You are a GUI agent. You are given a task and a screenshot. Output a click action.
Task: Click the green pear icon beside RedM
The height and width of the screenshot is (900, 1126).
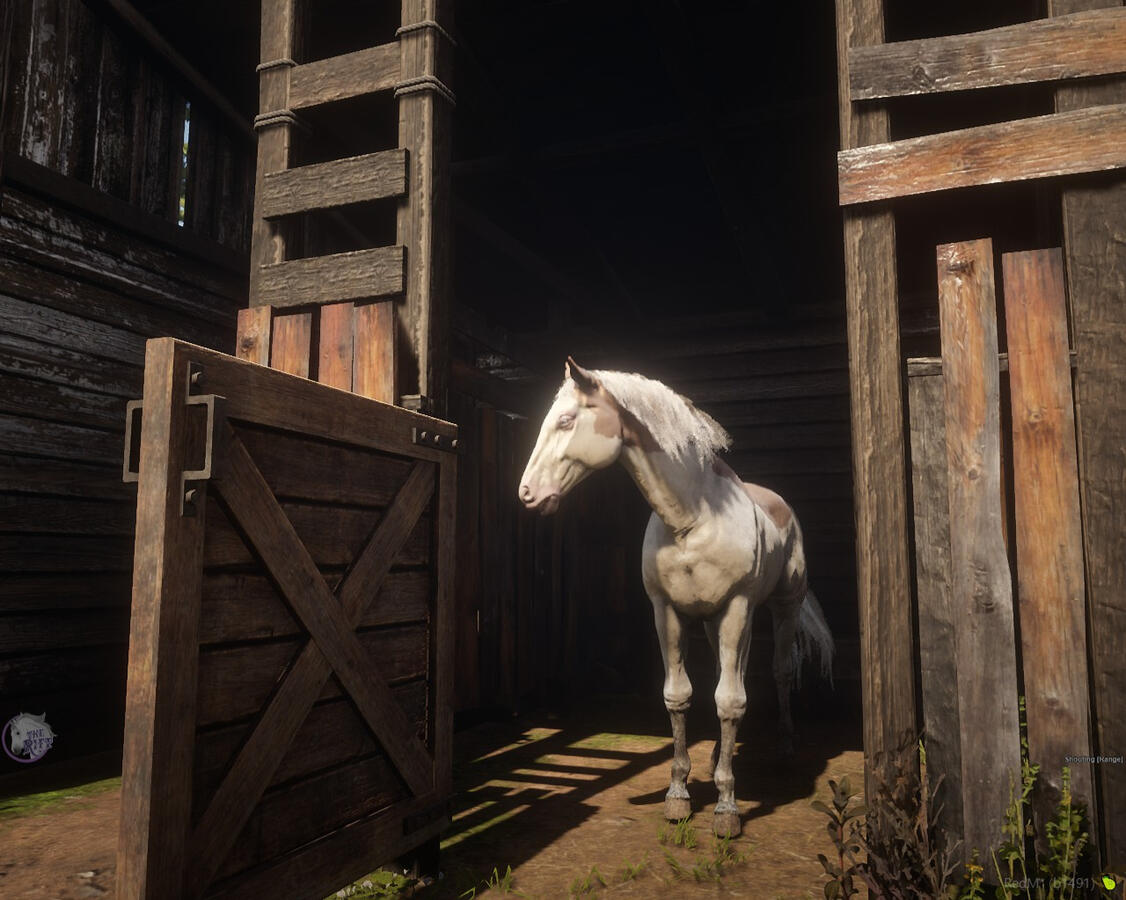click(1107, 882)
